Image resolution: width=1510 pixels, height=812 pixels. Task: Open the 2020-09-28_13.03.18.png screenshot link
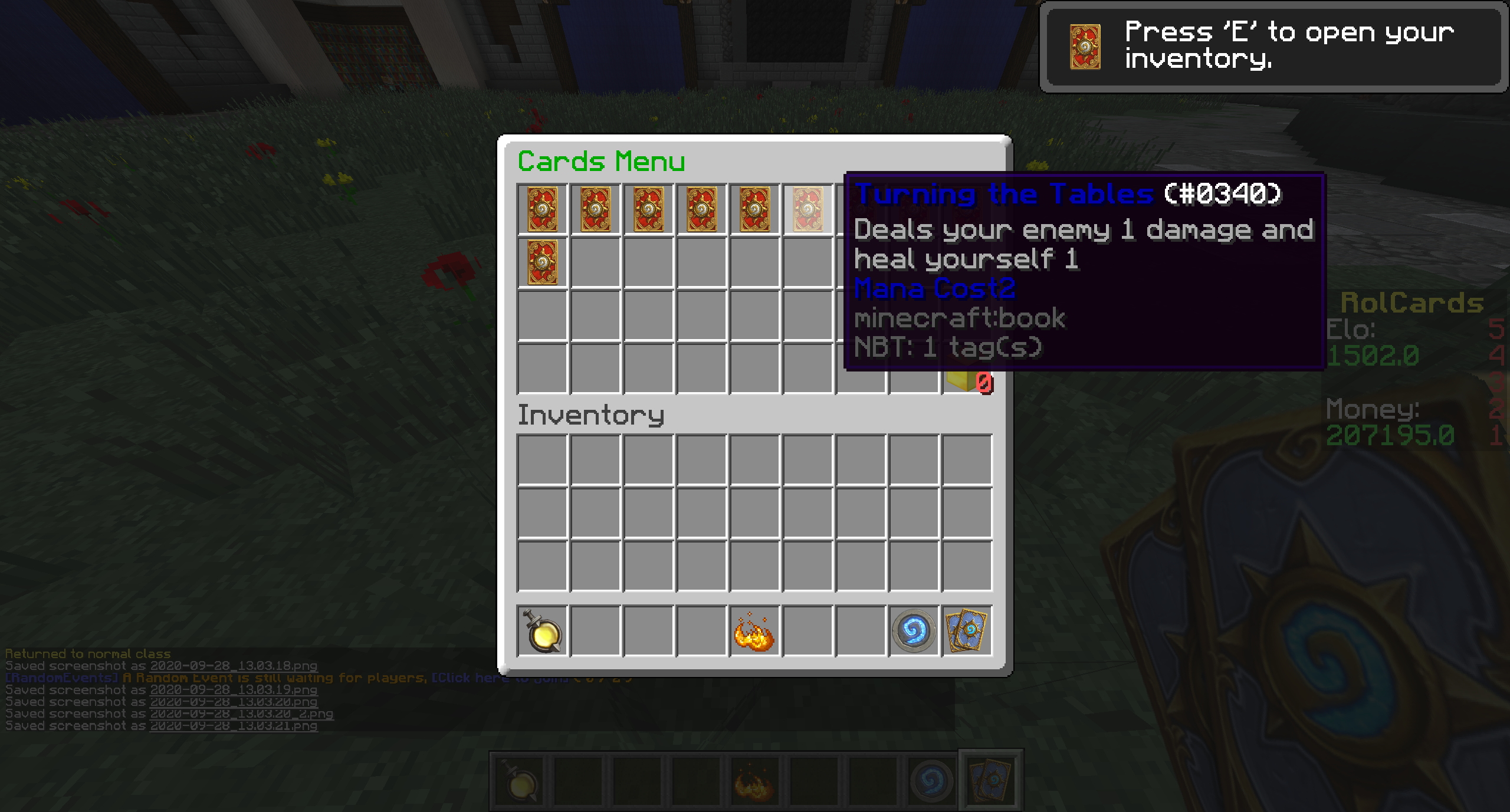pyautogui.click(x=233, y=666)
